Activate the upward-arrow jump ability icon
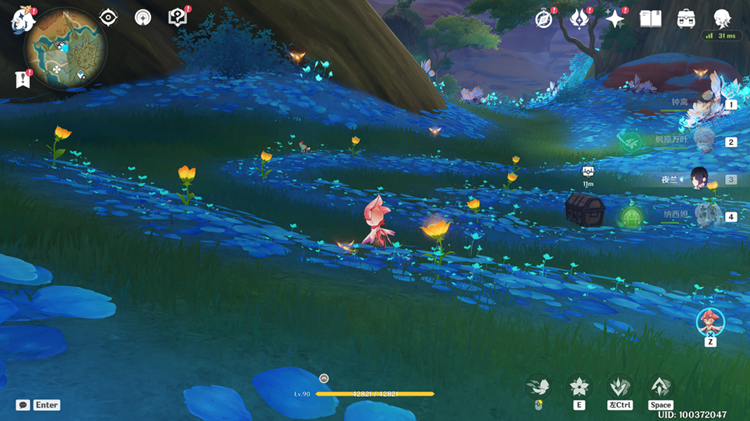The height and width of the screenshot is (421, 750). point(660,386)
